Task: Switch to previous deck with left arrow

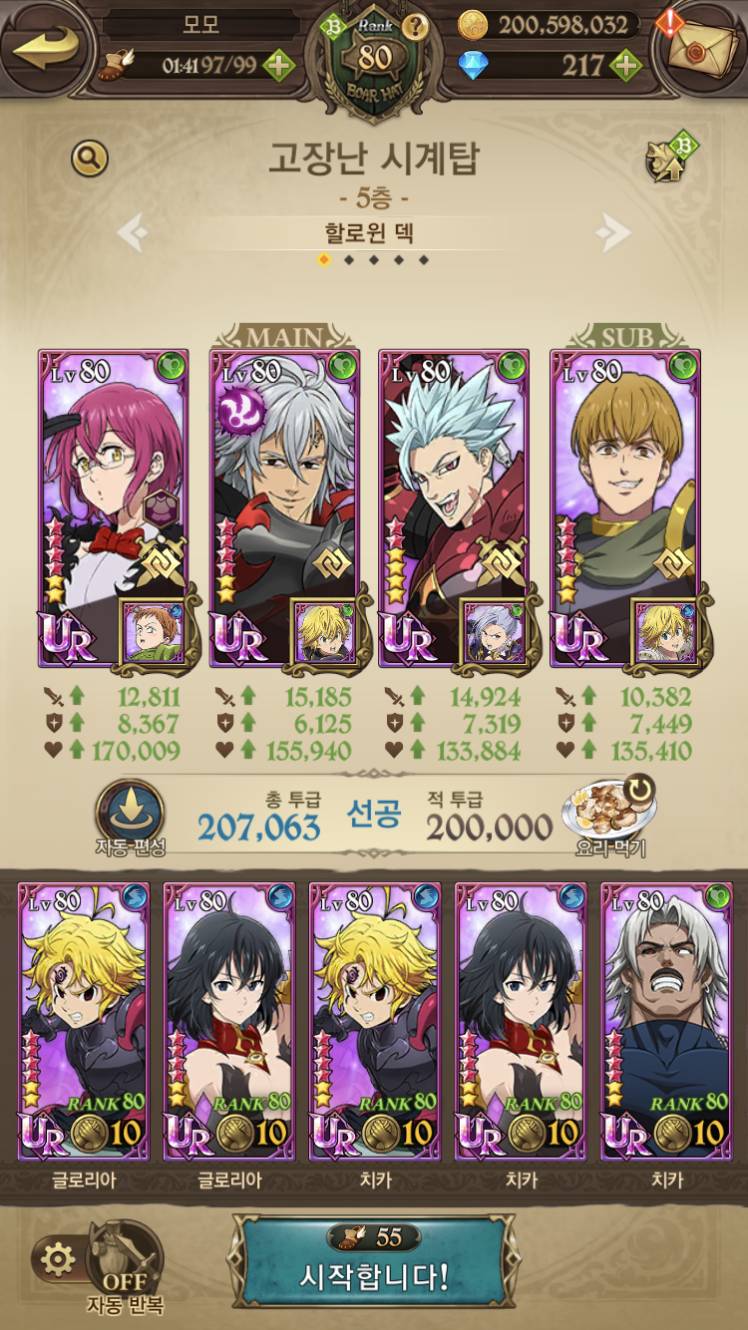Action: [x=134, y=234]
